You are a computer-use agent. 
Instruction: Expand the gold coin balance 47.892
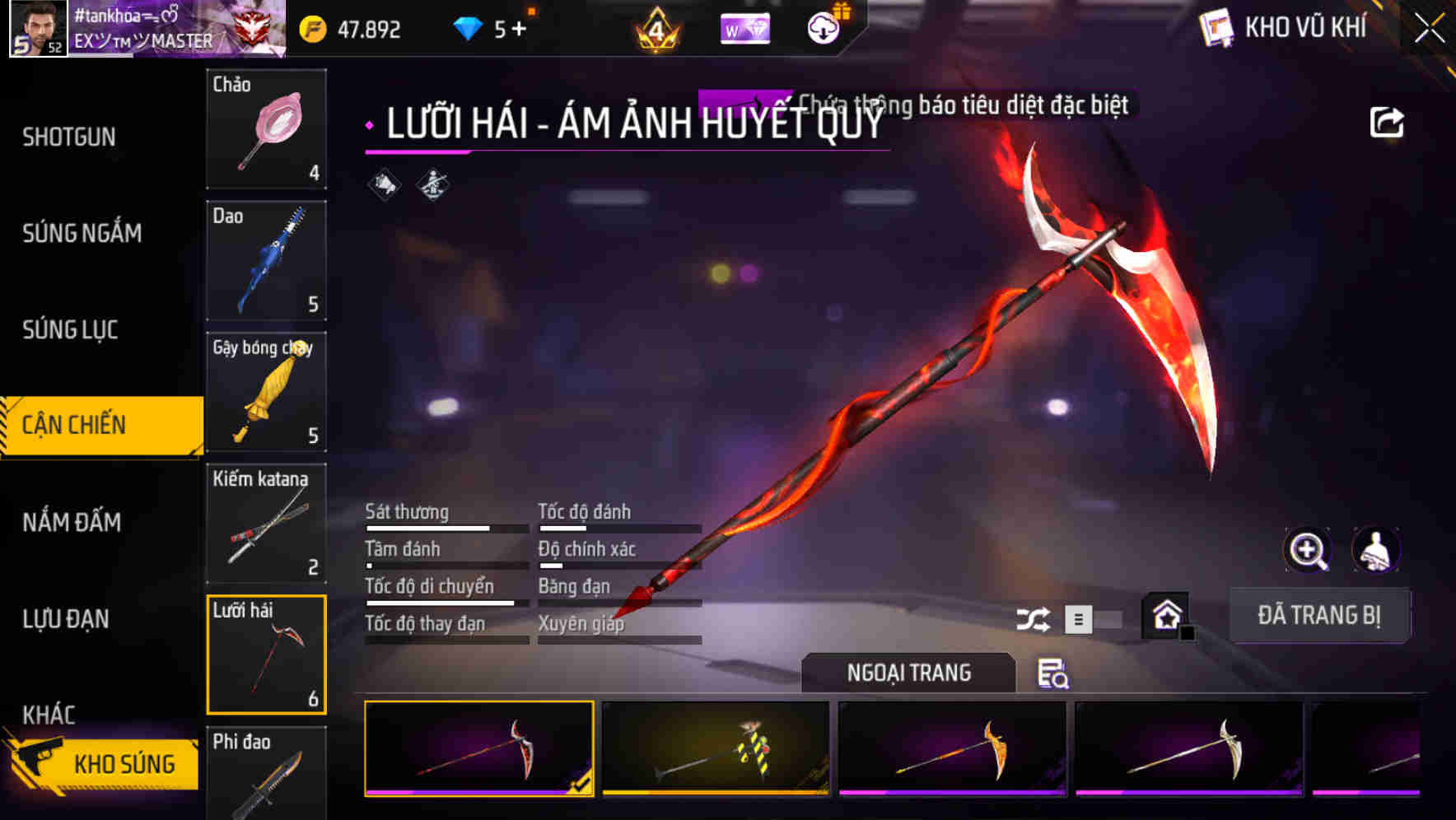pyautogui.click(x=348, y=28)
